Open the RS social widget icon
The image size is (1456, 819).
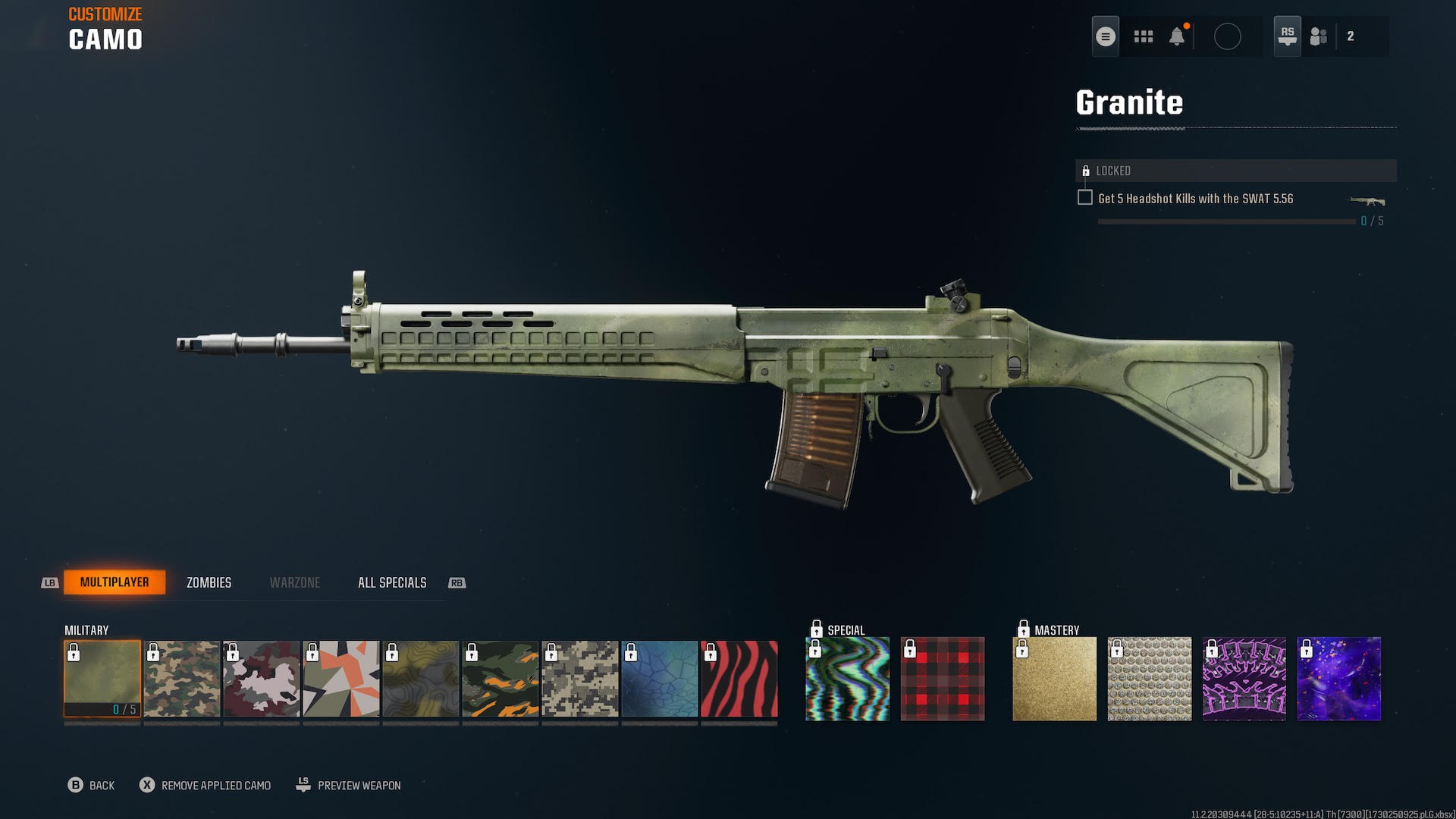(x=1287, y=35)
